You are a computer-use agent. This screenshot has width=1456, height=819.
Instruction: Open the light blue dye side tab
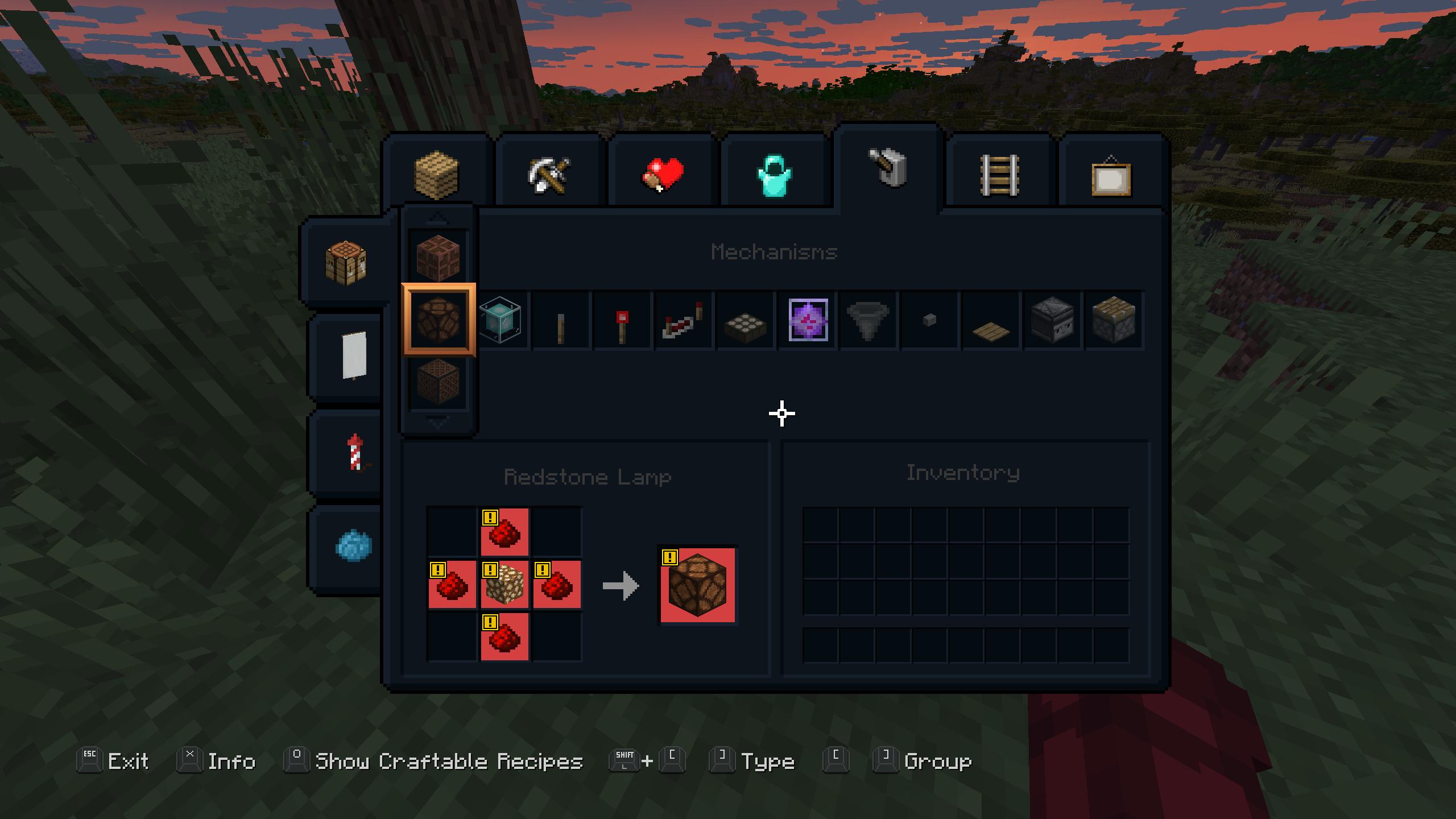point(354,545)
